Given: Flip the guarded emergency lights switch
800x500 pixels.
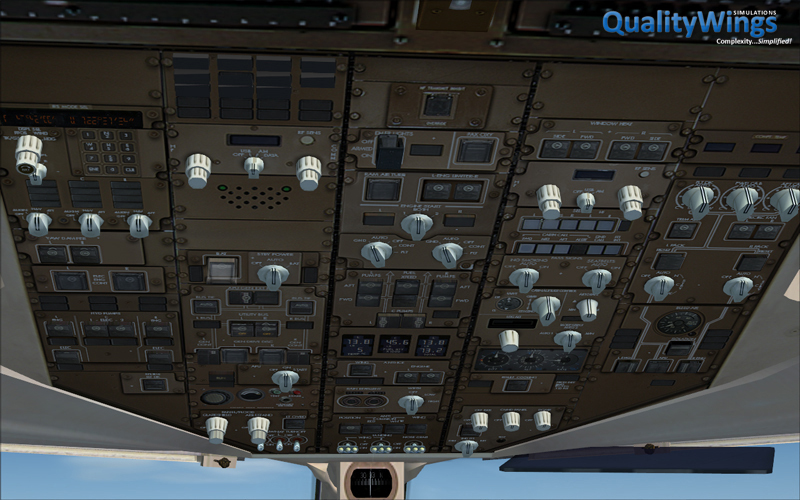Looking at the screenshot, I should coord(387,151).
